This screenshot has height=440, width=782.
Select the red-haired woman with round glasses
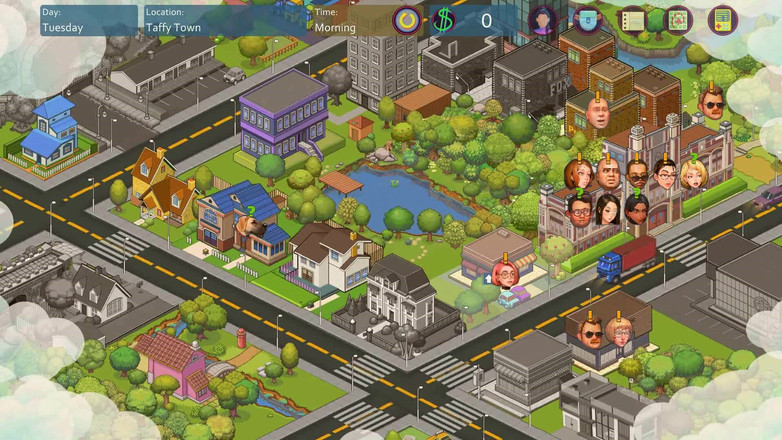(504, 274)
